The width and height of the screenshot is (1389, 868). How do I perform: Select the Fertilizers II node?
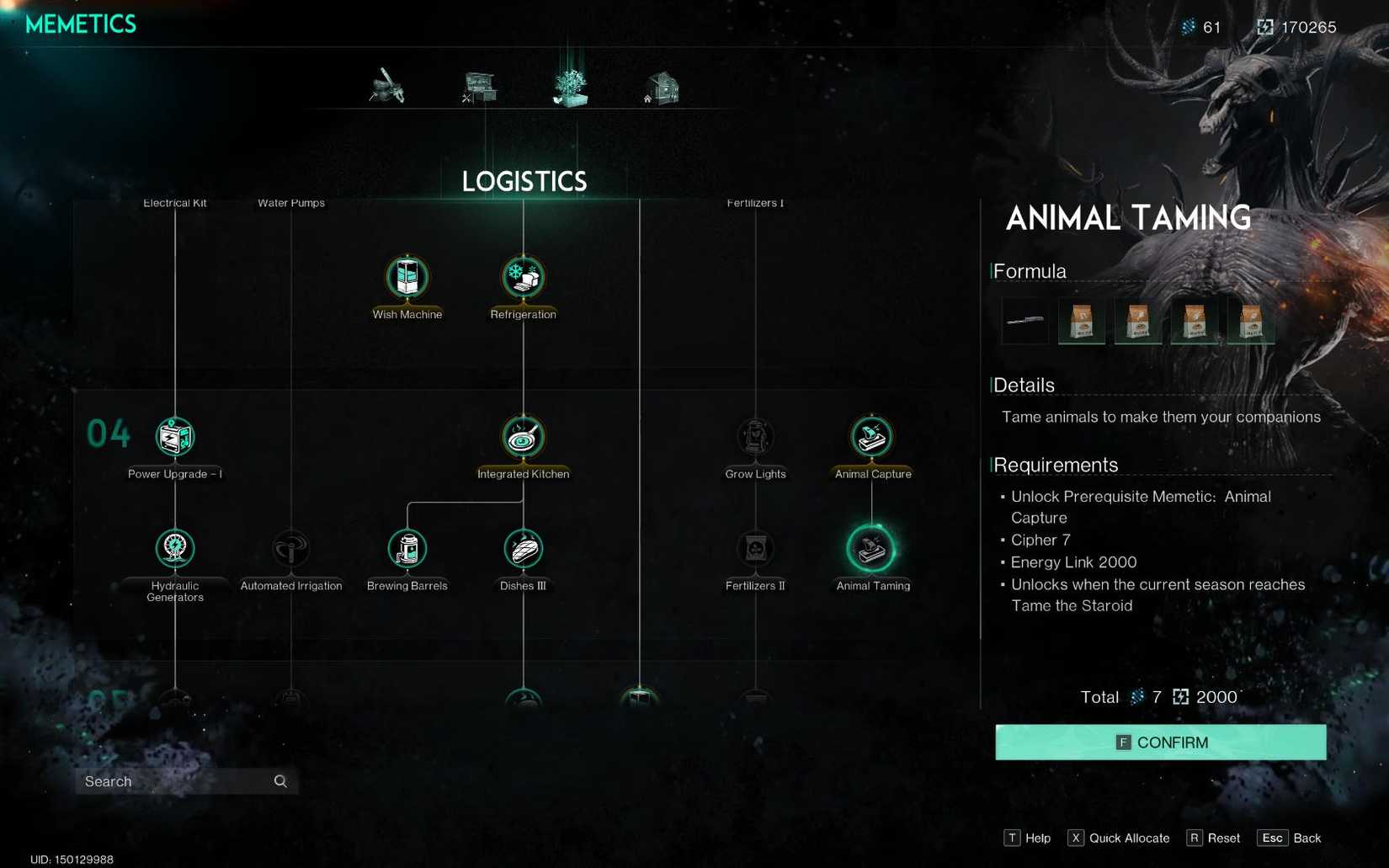(755, 548)
